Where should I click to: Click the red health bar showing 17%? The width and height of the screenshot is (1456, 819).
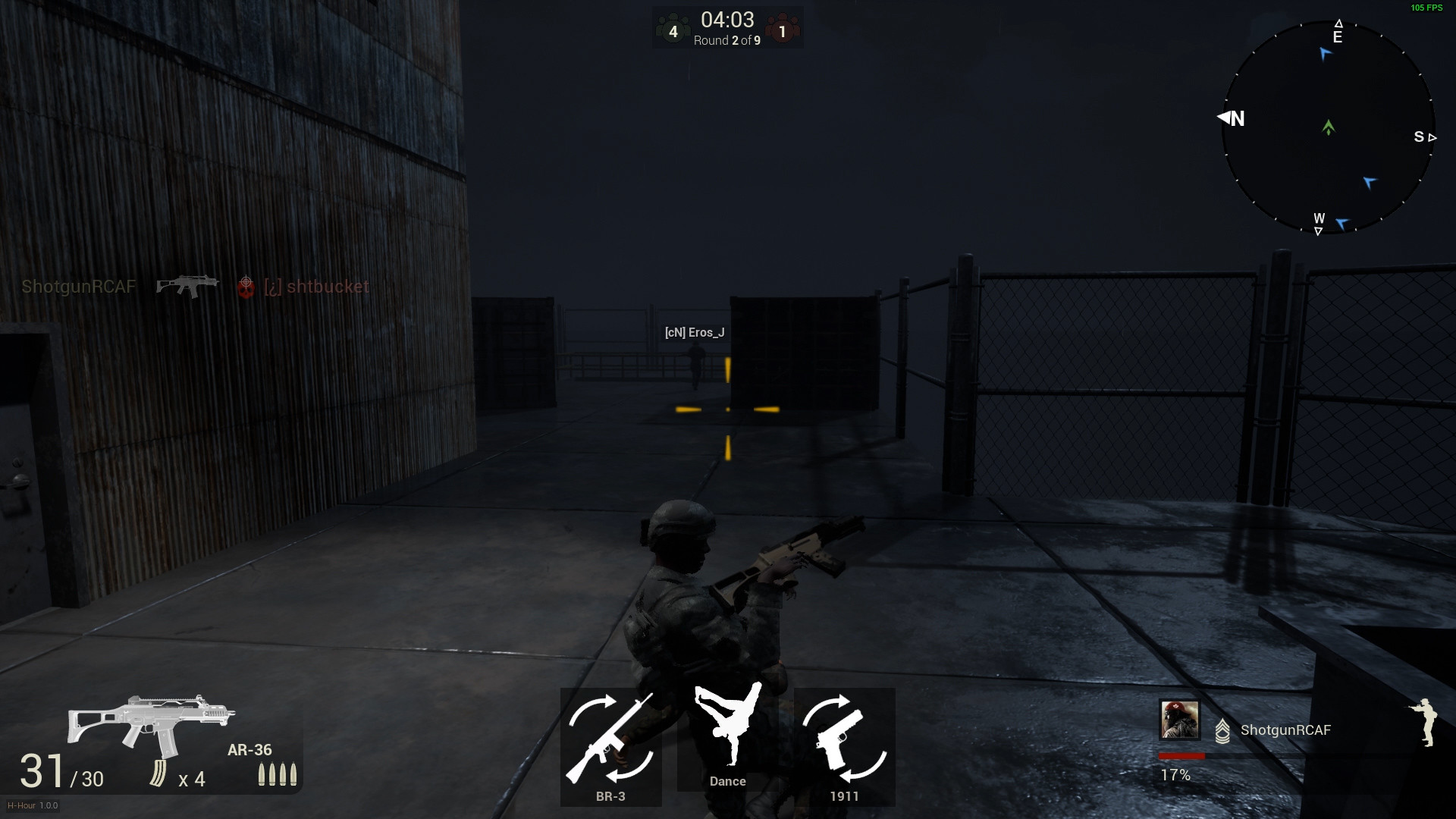[1181, 755]
